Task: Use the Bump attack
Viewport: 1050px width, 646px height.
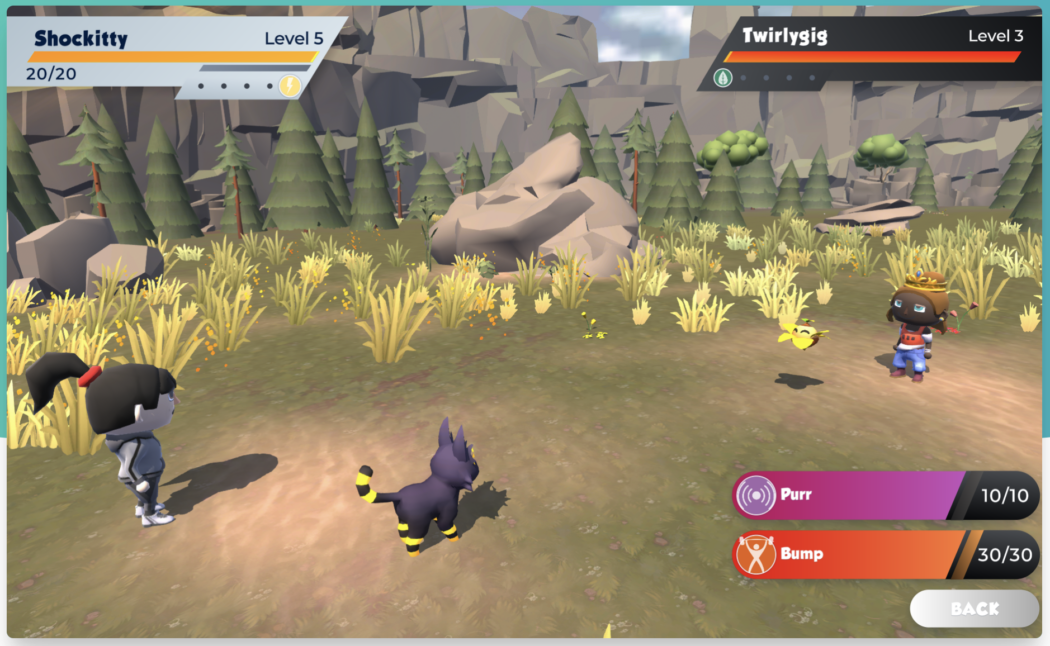Action: tap(850, 554)
